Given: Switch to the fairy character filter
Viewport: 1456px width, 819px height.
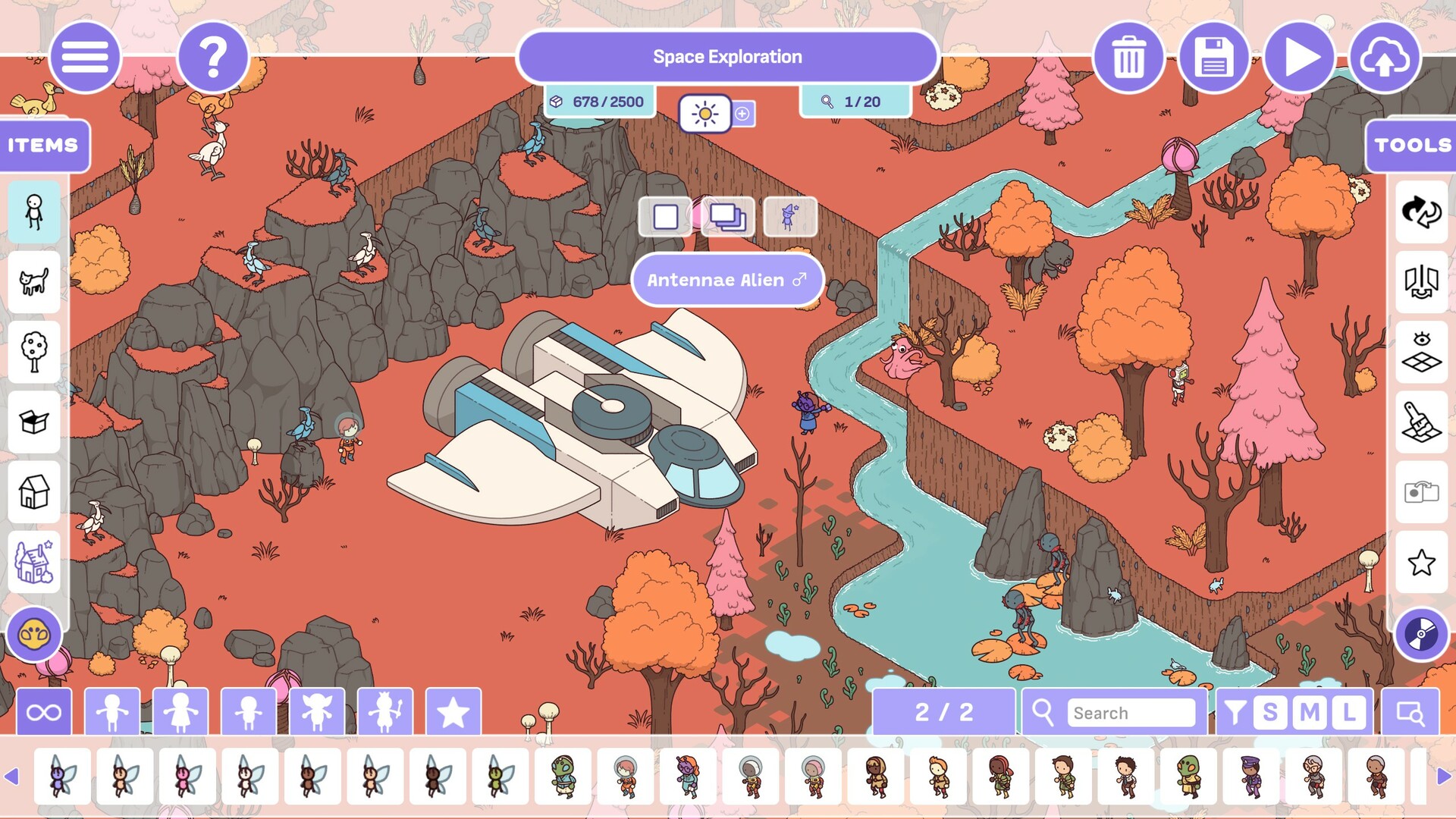Looking at the screenshot, I should [x=316, y=711].
